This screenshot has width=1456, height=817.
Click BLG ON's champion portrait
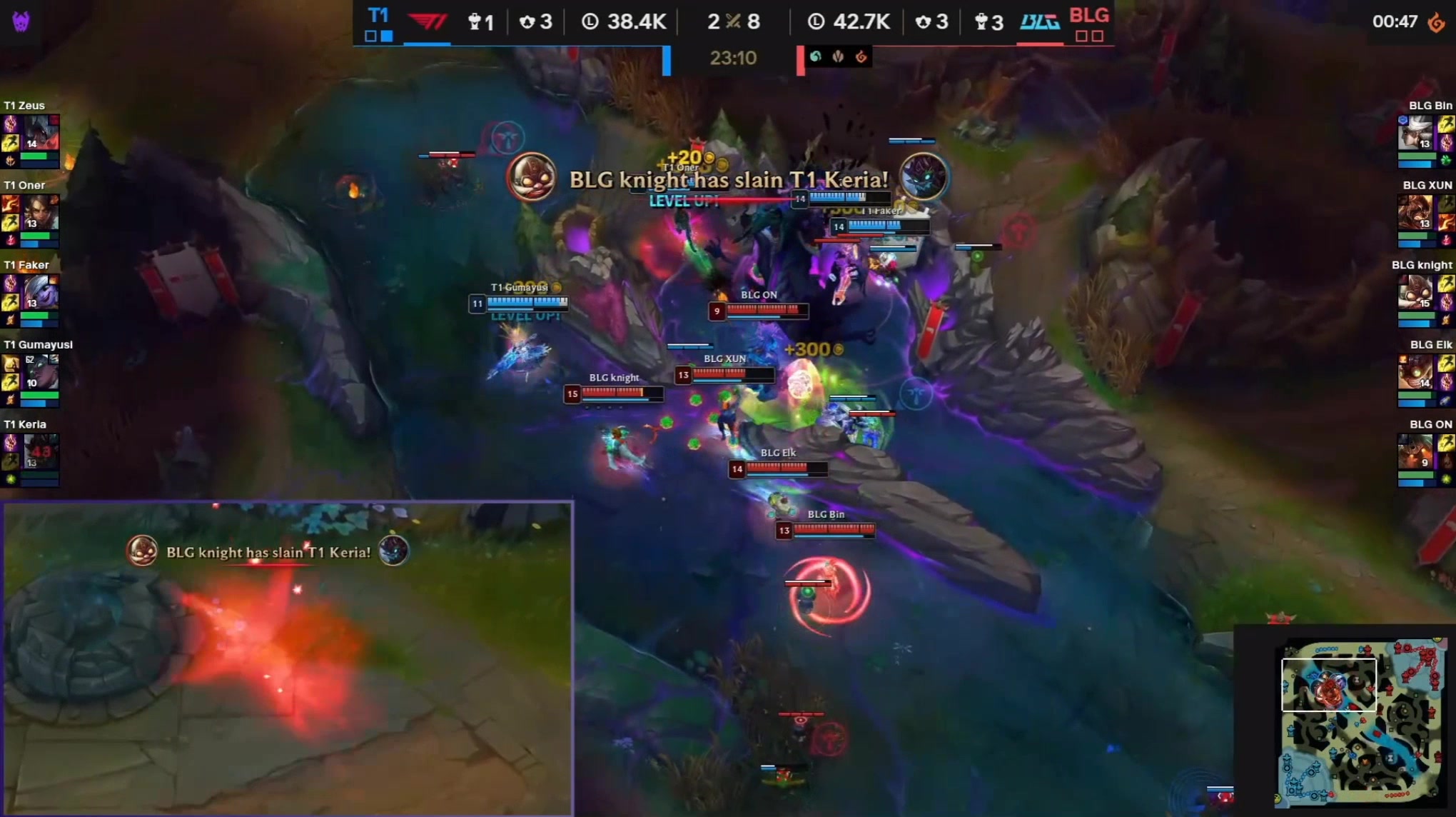(x=1415, y=452)
